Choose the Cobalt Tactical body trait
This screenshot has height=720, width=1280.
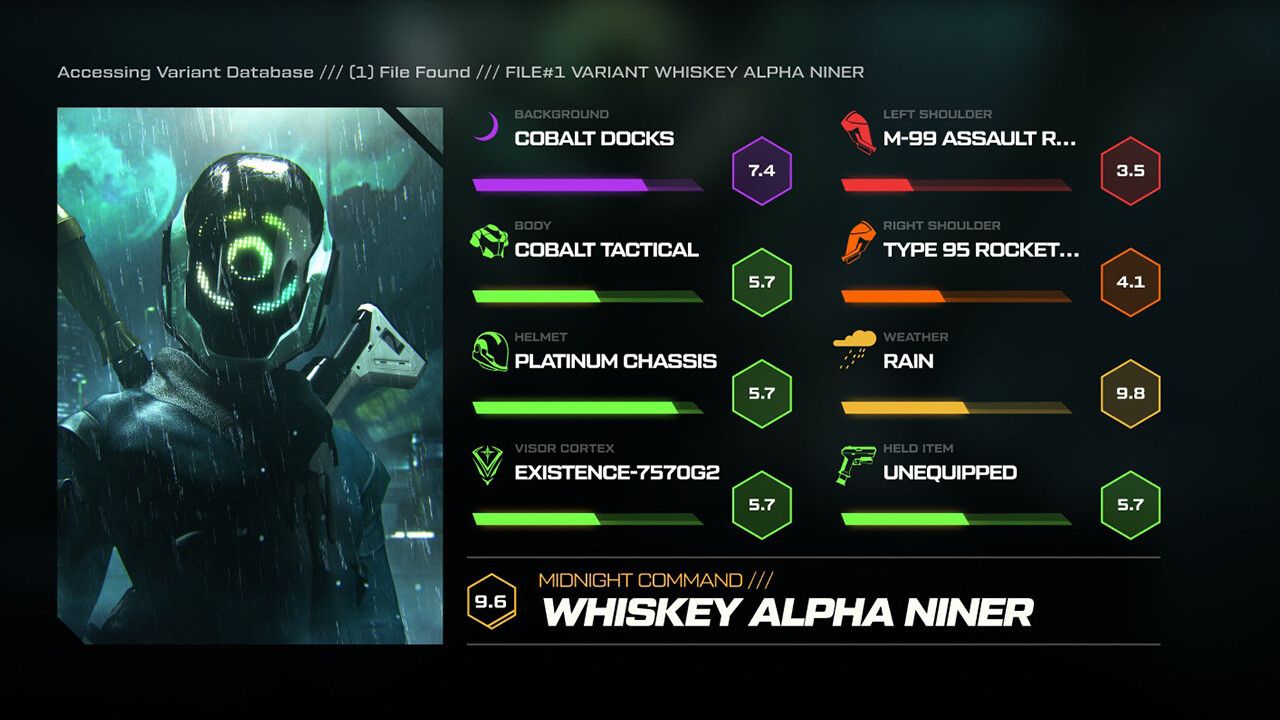tap(606, 250)
